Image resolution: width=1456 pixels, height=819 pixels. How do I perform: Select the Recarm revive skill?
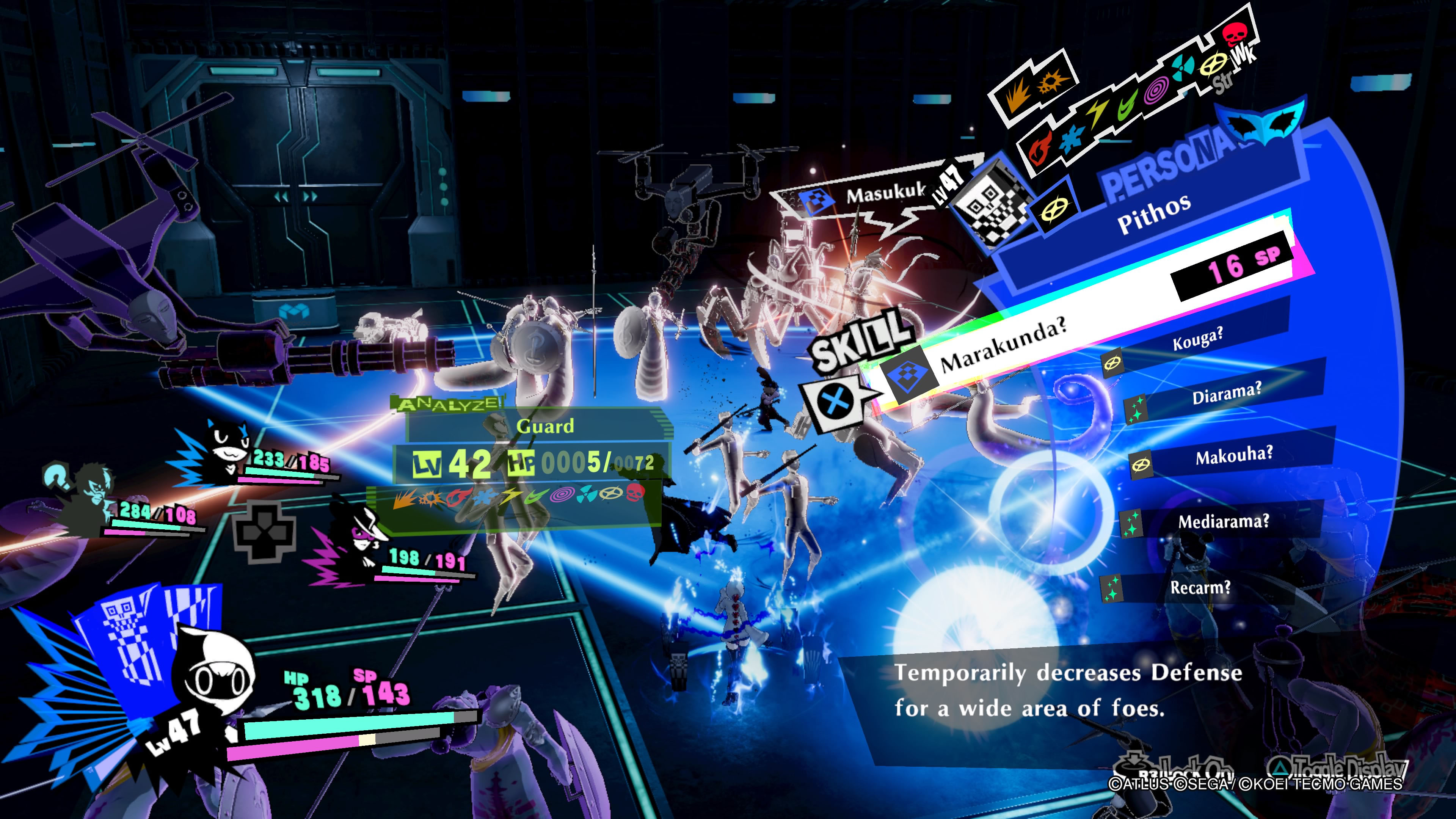pyautogui.click(x=1199, y=588)
